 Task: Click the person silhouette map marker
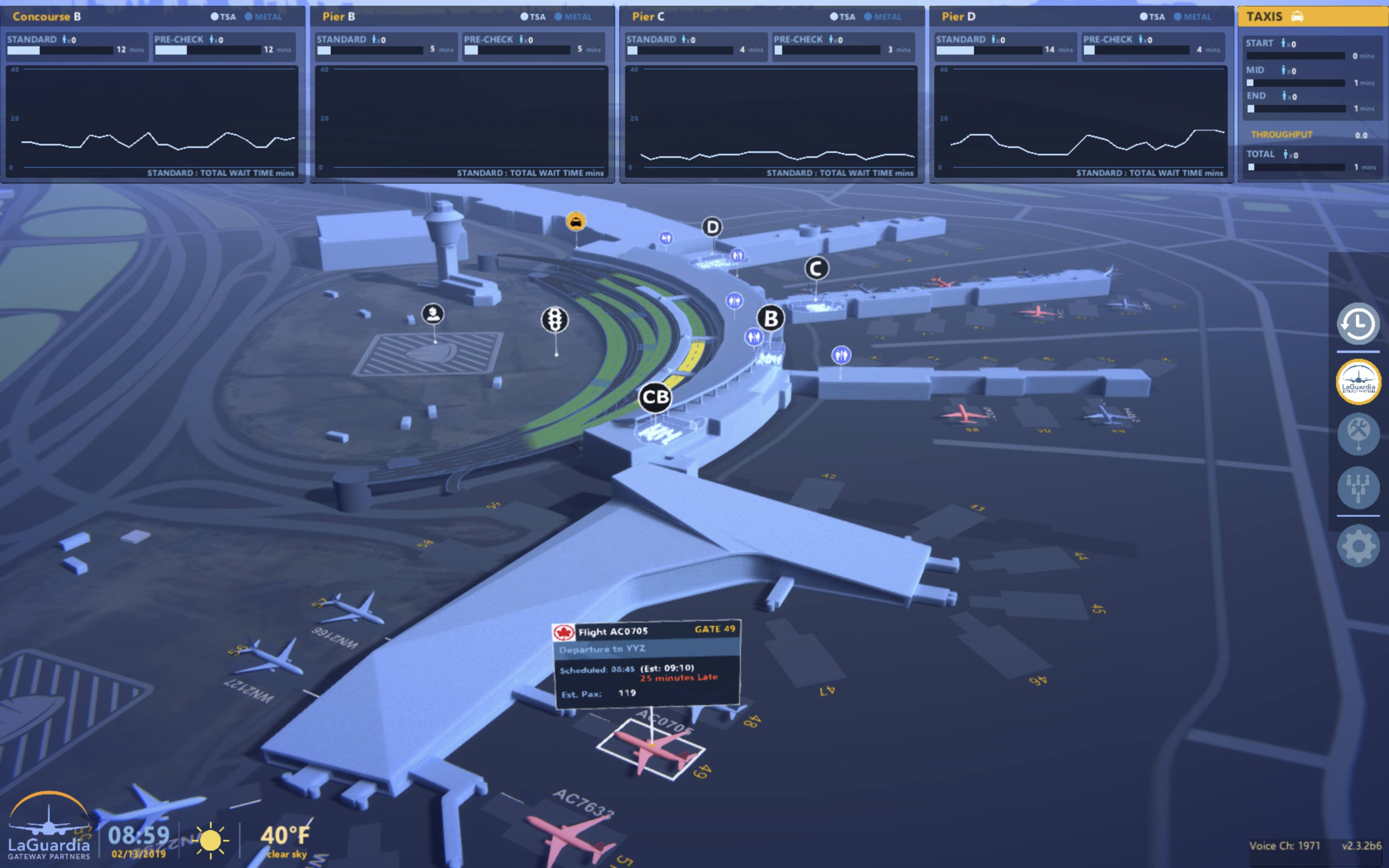[x=433, y=314]
